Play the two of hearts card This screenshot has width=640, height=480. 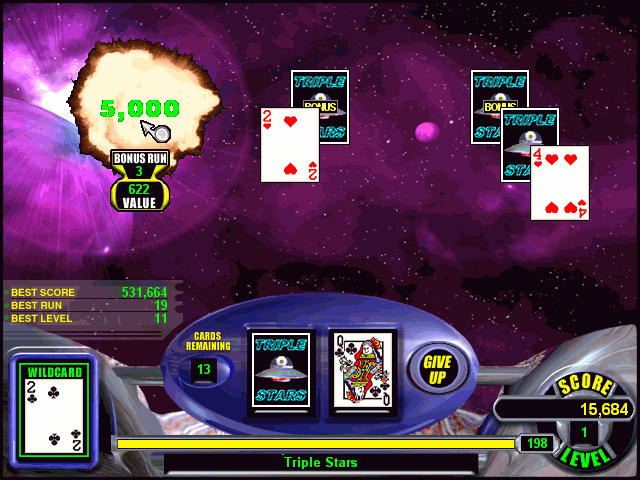(x=289, y=145)
